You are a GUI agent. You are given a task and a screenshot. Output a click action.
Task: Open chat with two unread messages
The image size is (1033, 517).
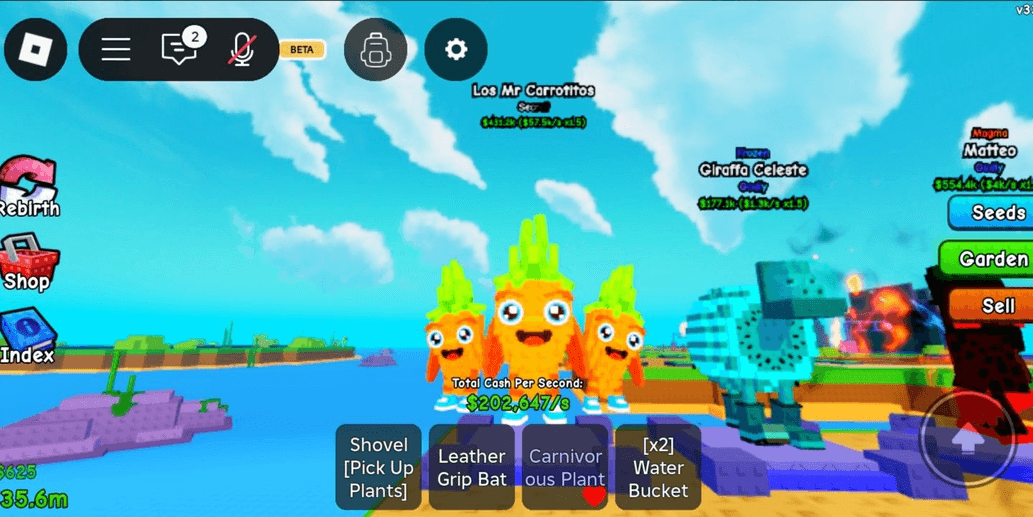180,48
